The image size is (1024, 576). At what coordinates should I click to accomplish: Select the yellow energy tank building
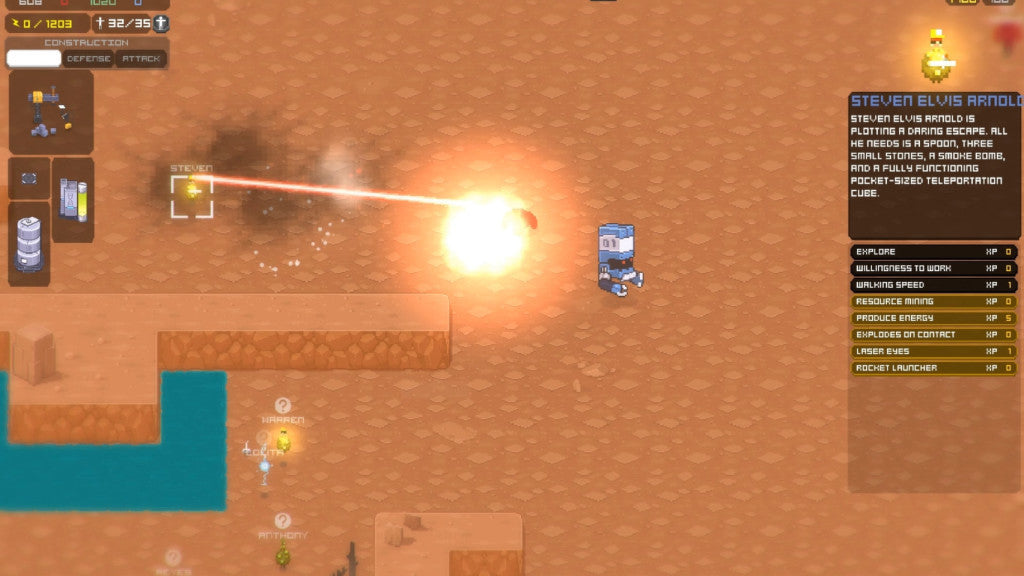pyautogui.click(x=73, y=199)
